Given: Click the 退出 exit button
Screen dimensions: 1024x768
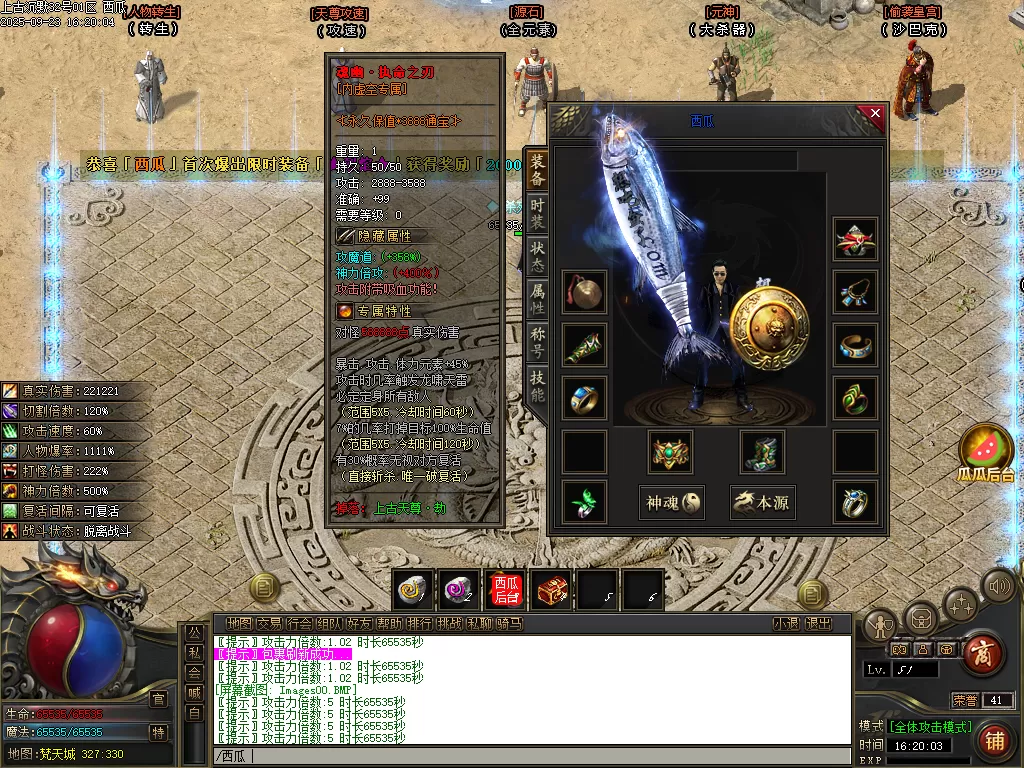Looking at the screenshot, I should click(x=818, y=624).
